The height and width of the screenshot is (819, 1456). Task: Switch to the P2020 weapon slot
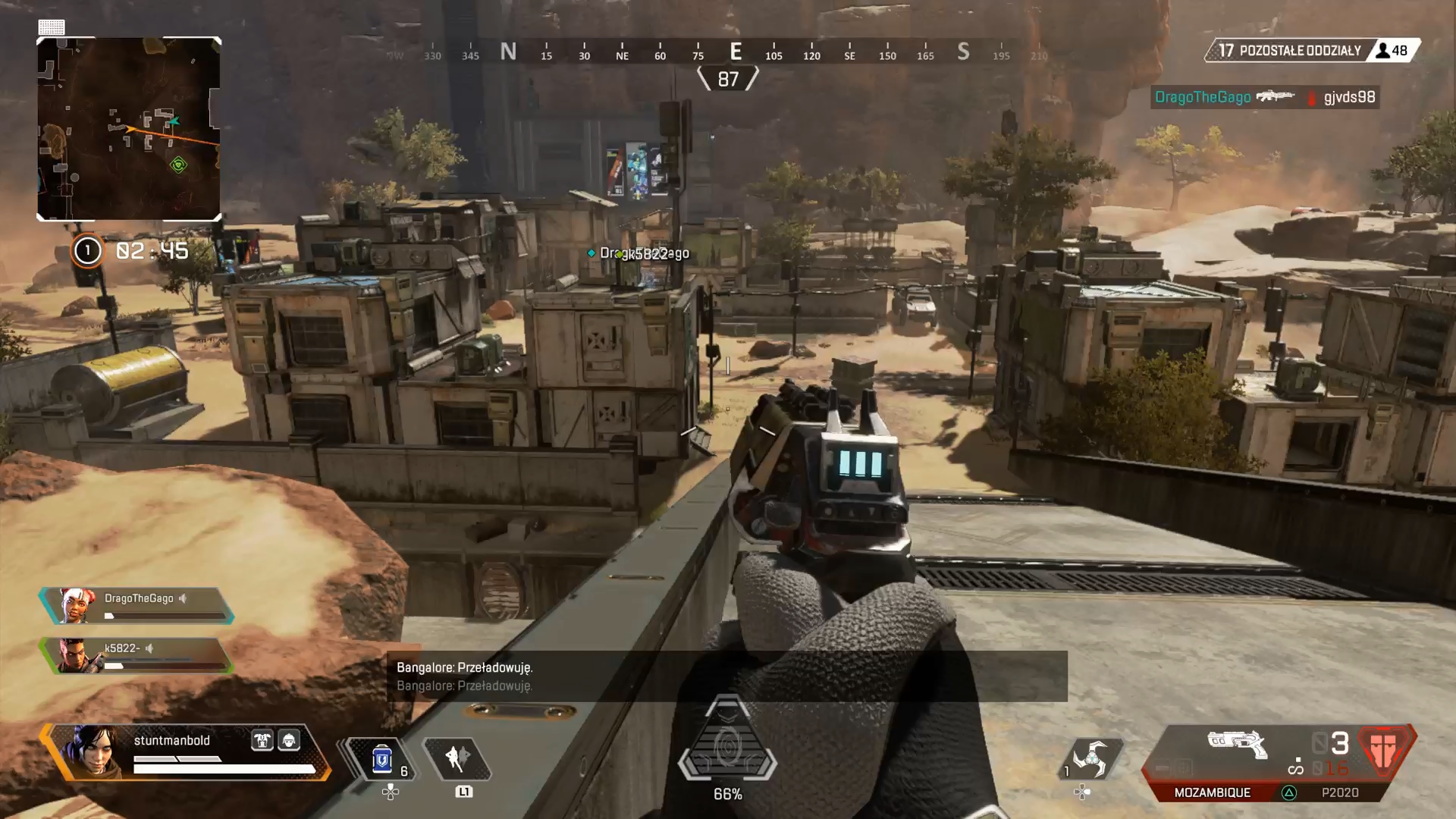click(1339, 792)
